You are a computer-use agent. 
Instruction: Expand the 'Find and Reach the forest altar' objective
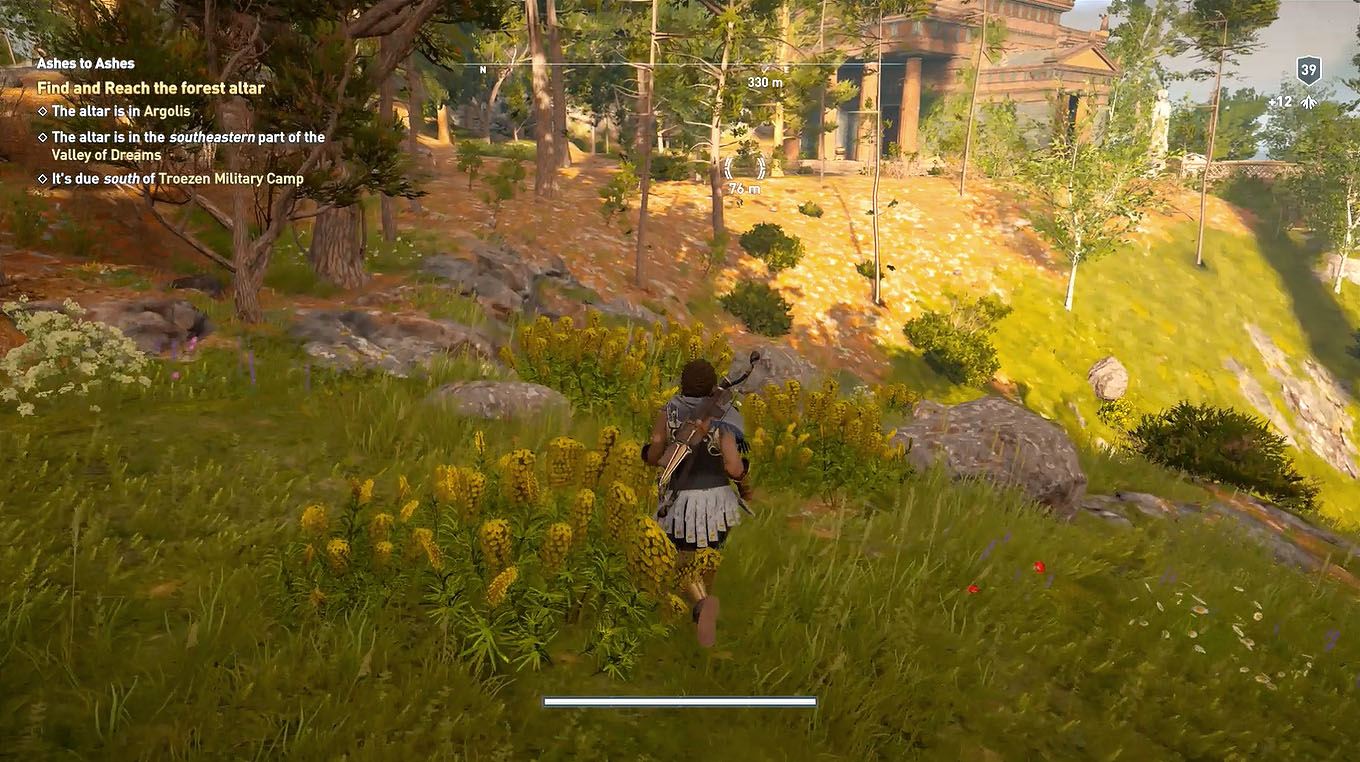click(x=150, y=88)
